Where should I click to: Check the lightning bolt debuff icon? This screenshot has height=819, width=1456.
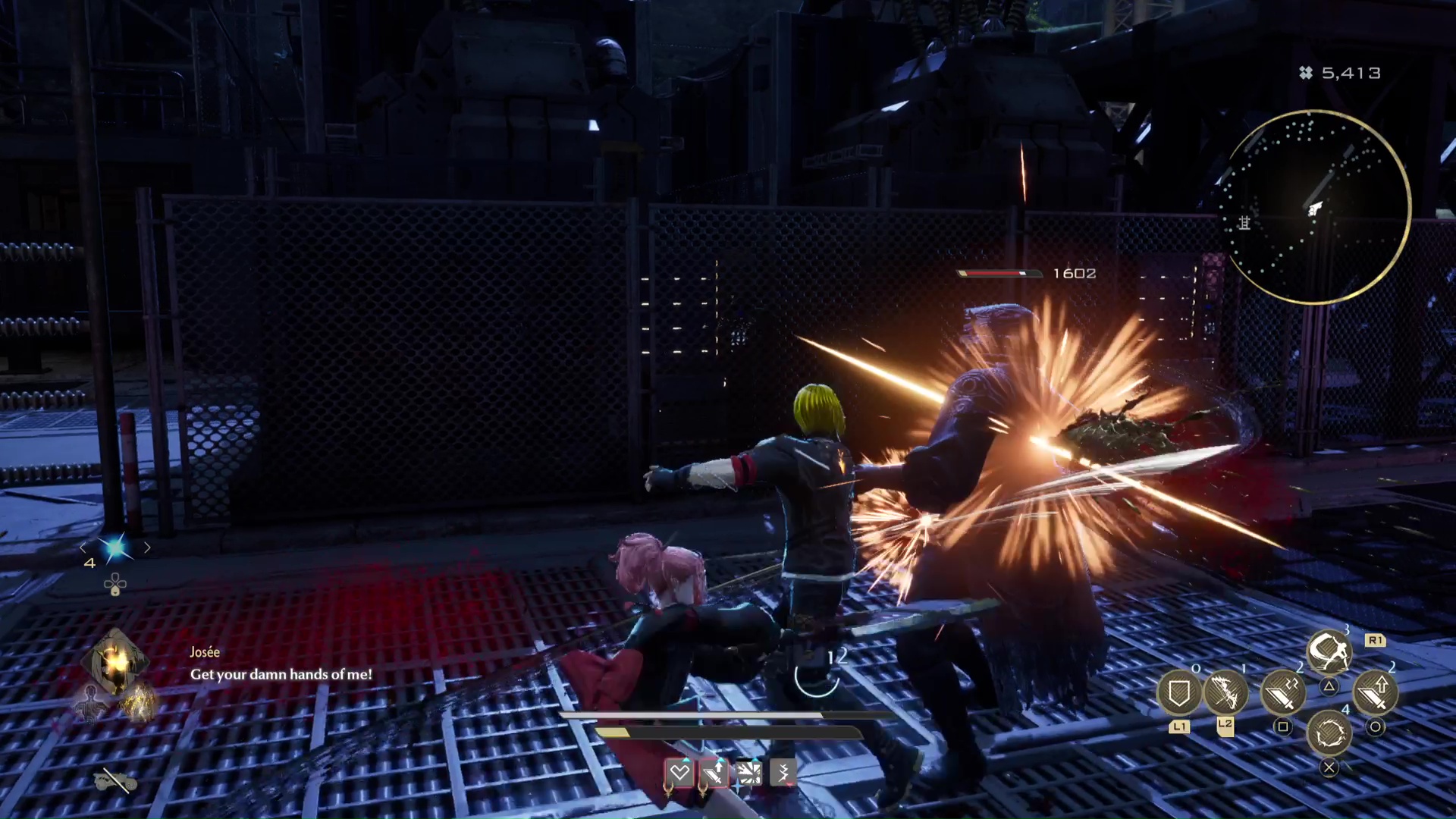pos(783,773)
